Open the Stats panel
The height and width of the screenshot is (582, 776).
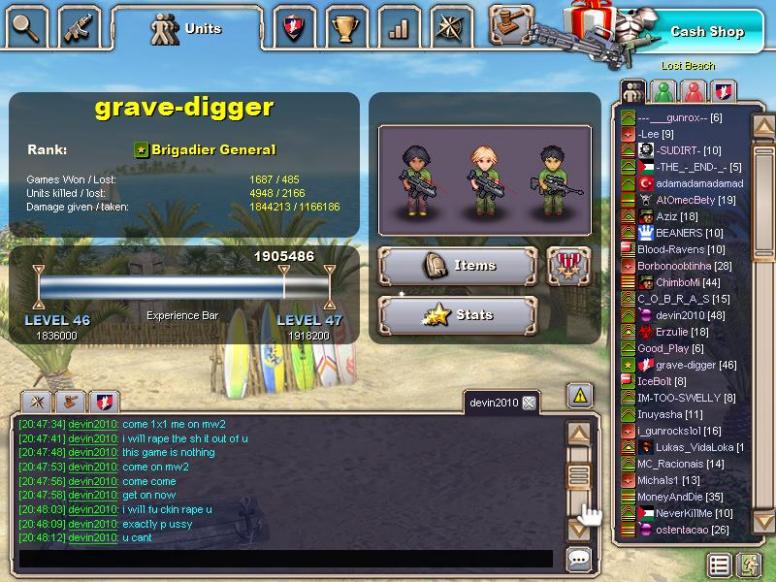coord(457,315)
